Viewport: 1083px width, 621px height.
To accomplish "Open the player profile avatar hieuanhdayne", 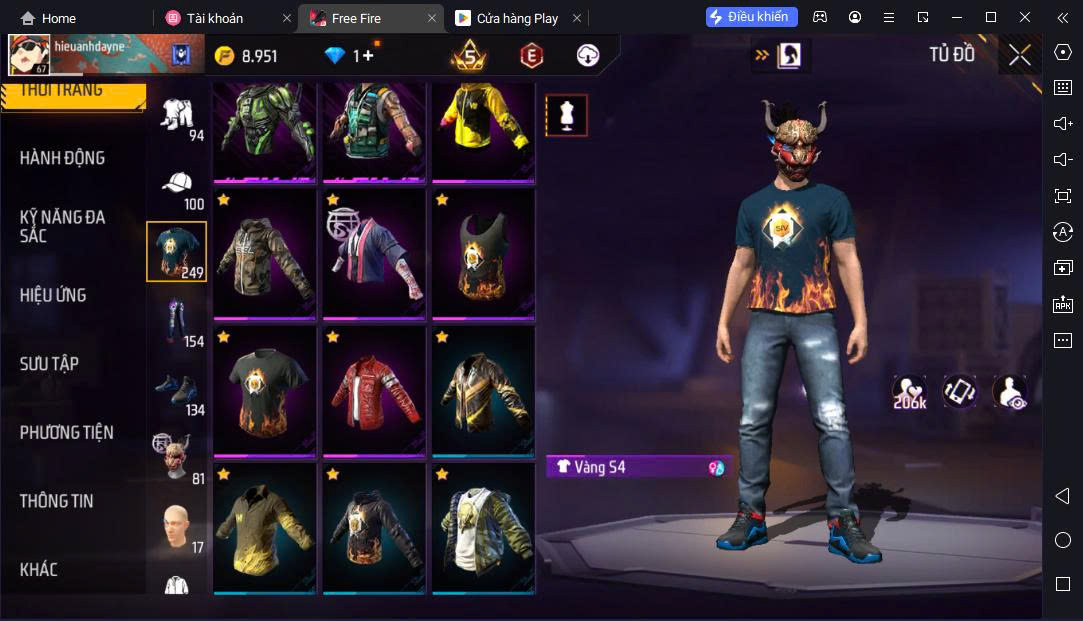I will [x=29, y=55].
